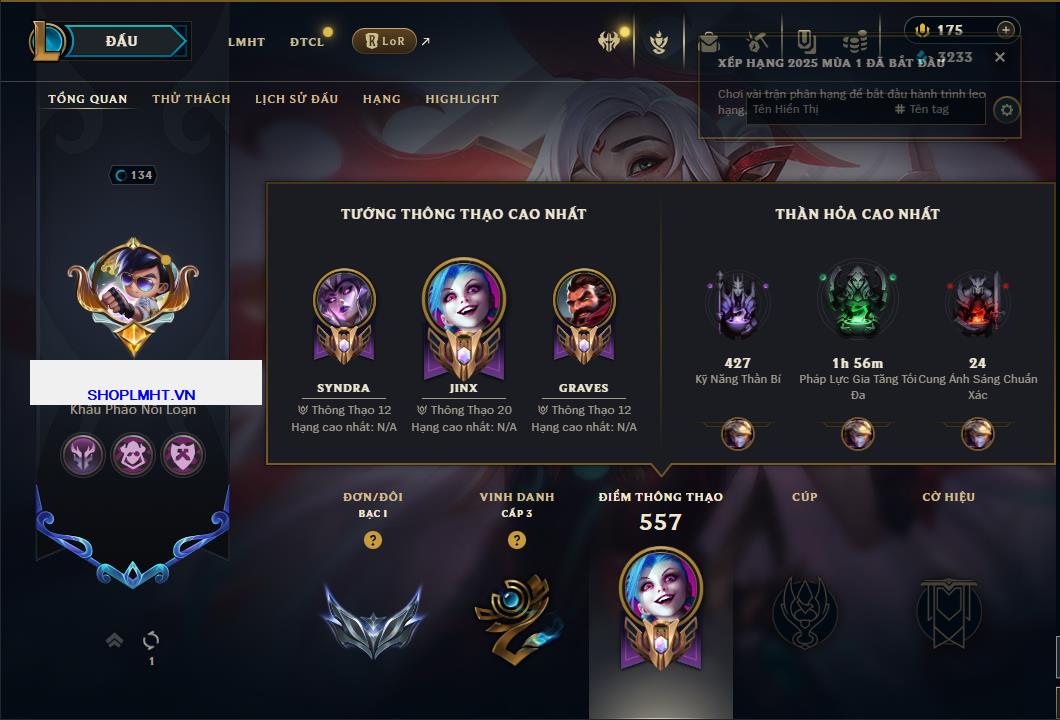The width and height of the screenshot is (1060, 720).
Task: Launch the LoR link button
Action: point(385,41)
